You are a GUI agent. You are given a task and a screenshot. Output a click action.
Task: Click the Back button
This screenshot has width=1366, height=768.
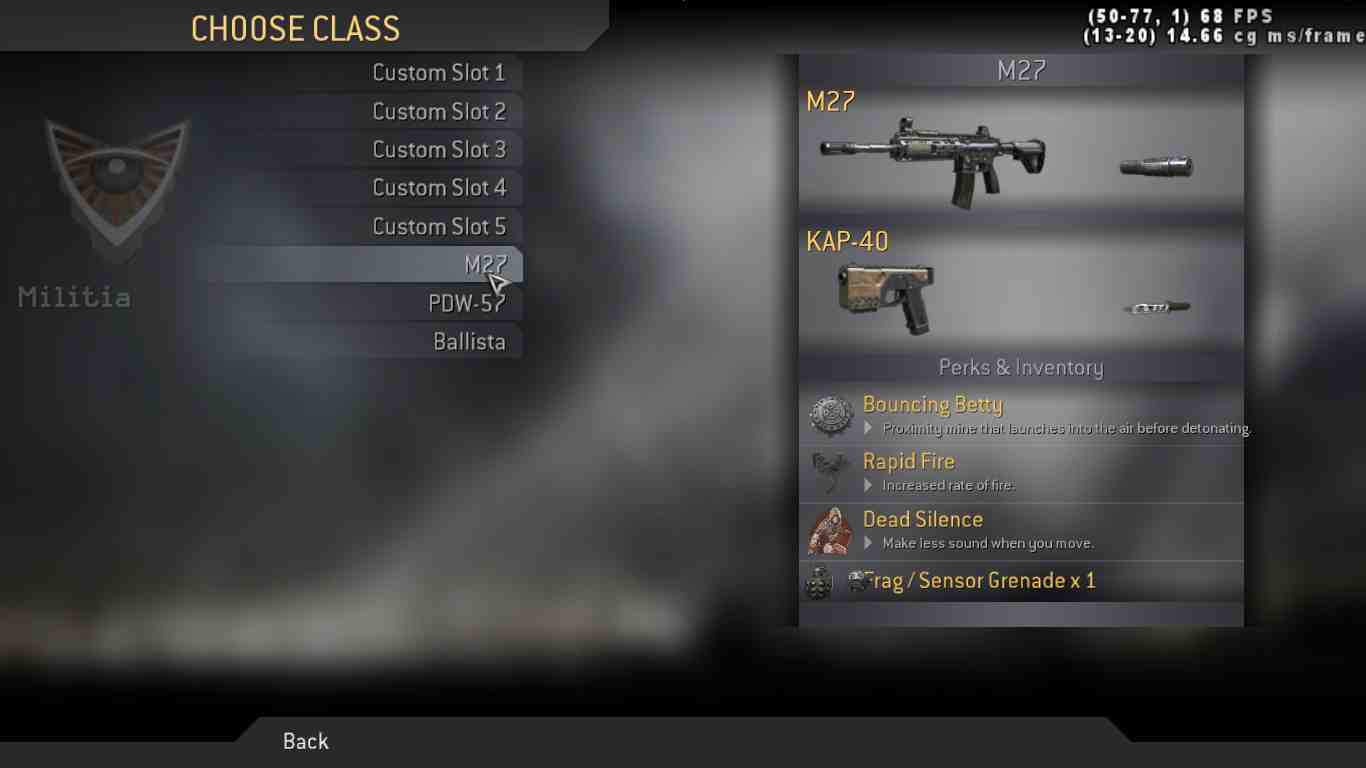coord(305,741)
